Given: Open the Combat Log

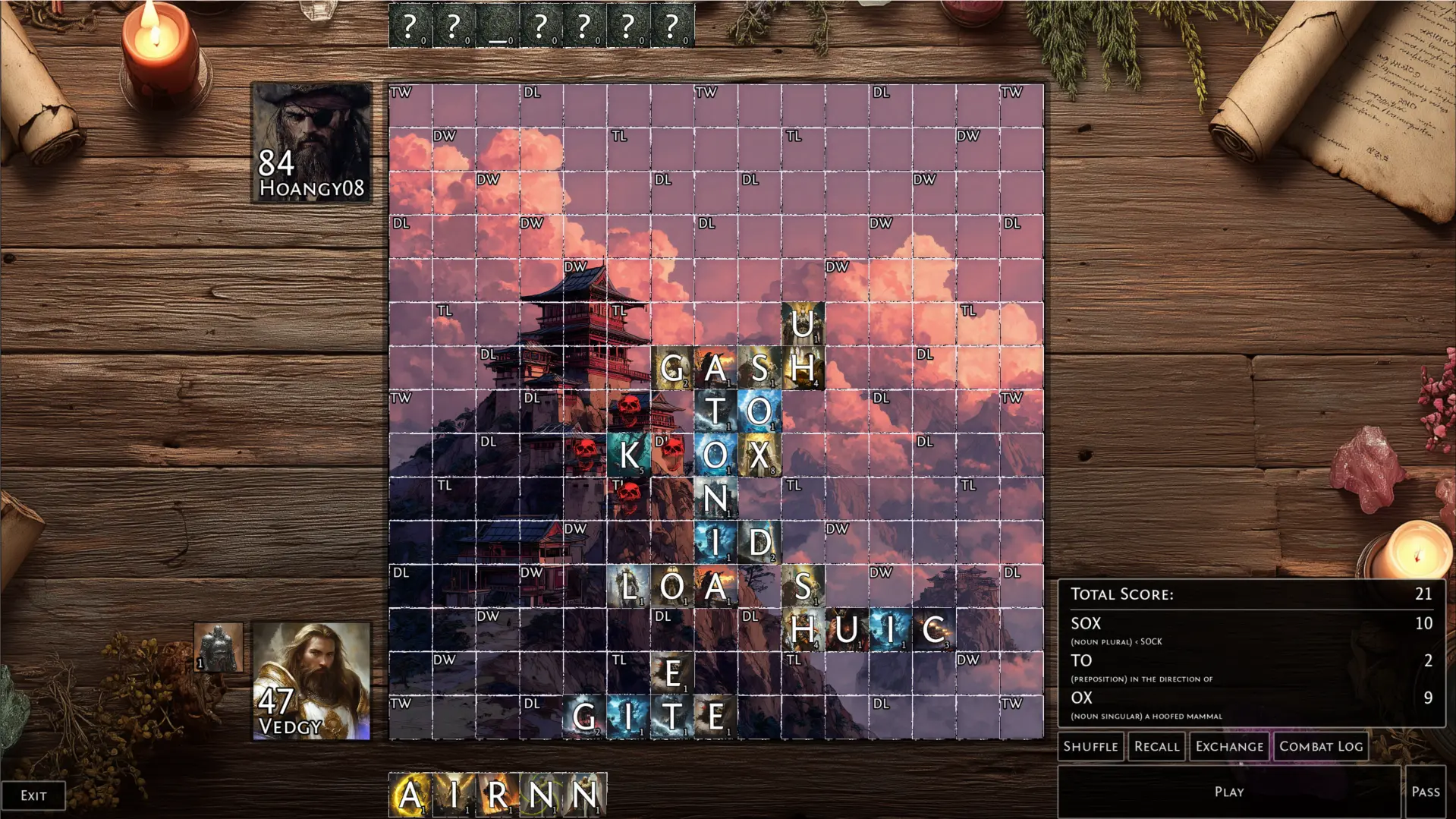Looking at the screenshot, I should (1320, 746).
